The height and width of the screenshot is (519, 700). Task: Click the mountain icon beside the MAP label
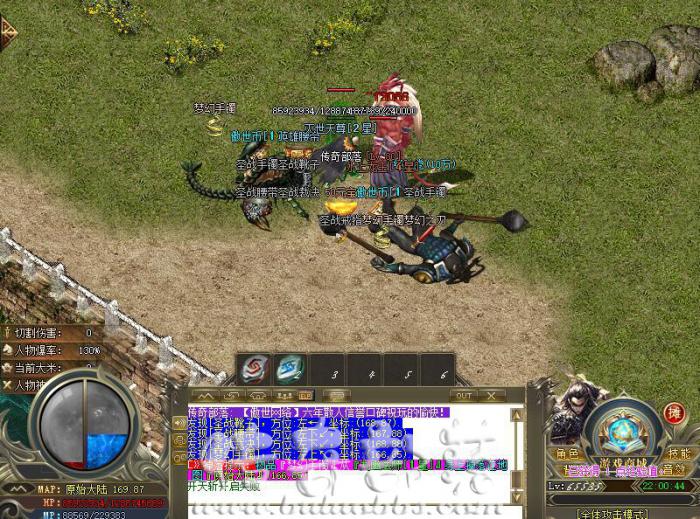pyautogui.click(x=20, y=489)
